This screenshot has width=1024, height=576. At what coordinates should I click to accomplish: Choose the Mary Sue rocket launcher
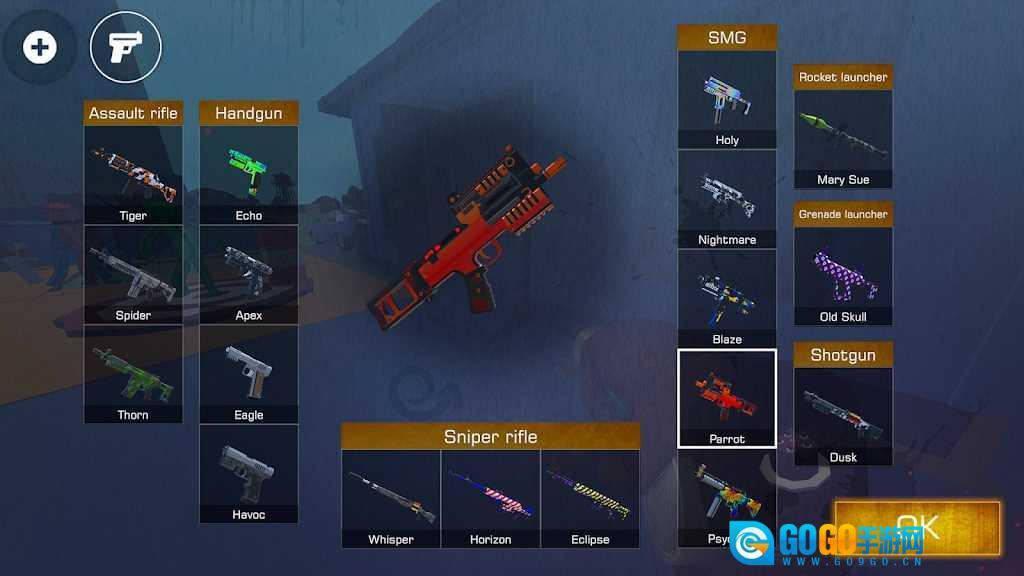tap(843, 138)
